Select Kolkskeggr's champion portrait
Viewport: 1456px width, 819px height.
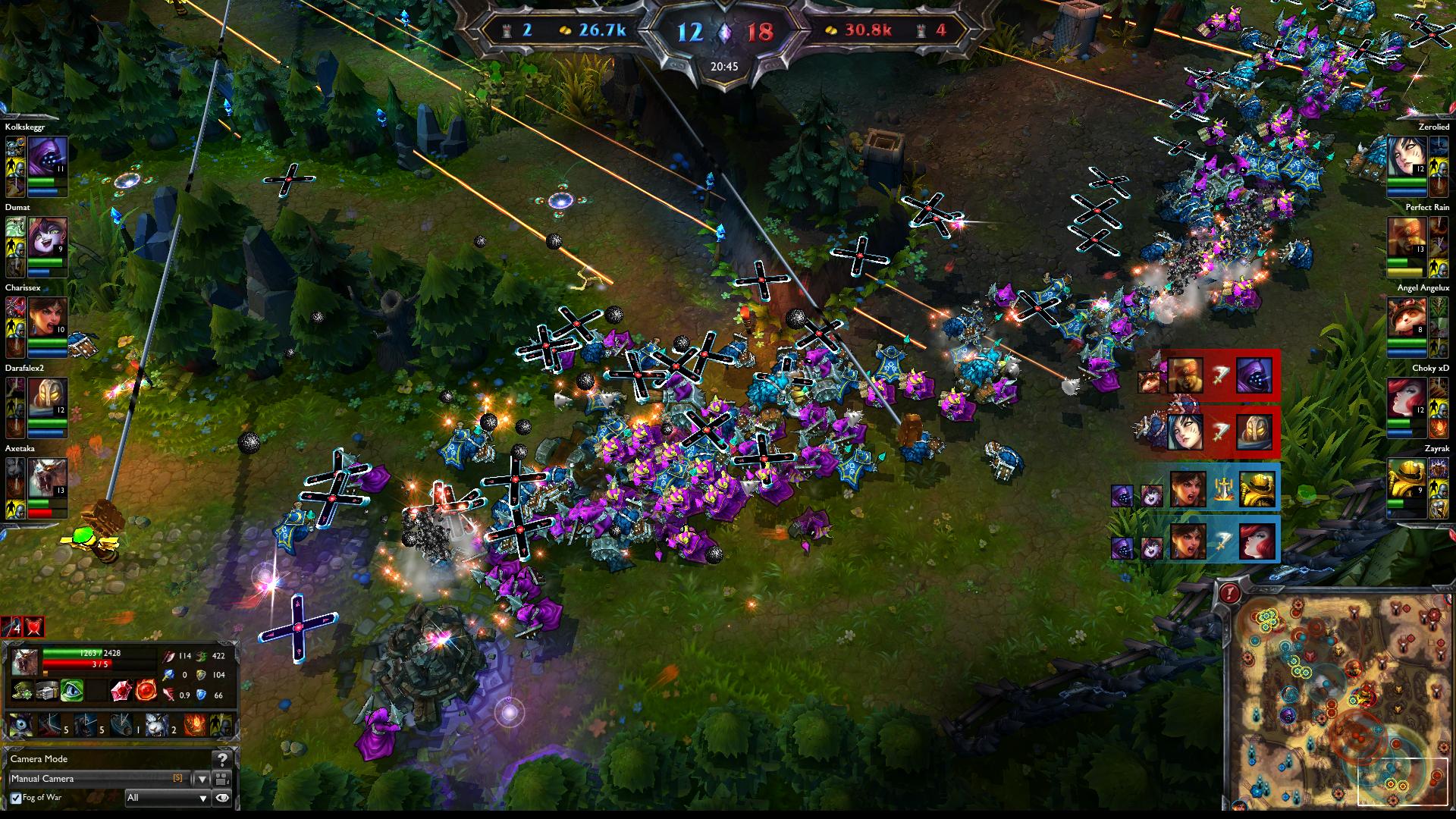pos(48,157)
